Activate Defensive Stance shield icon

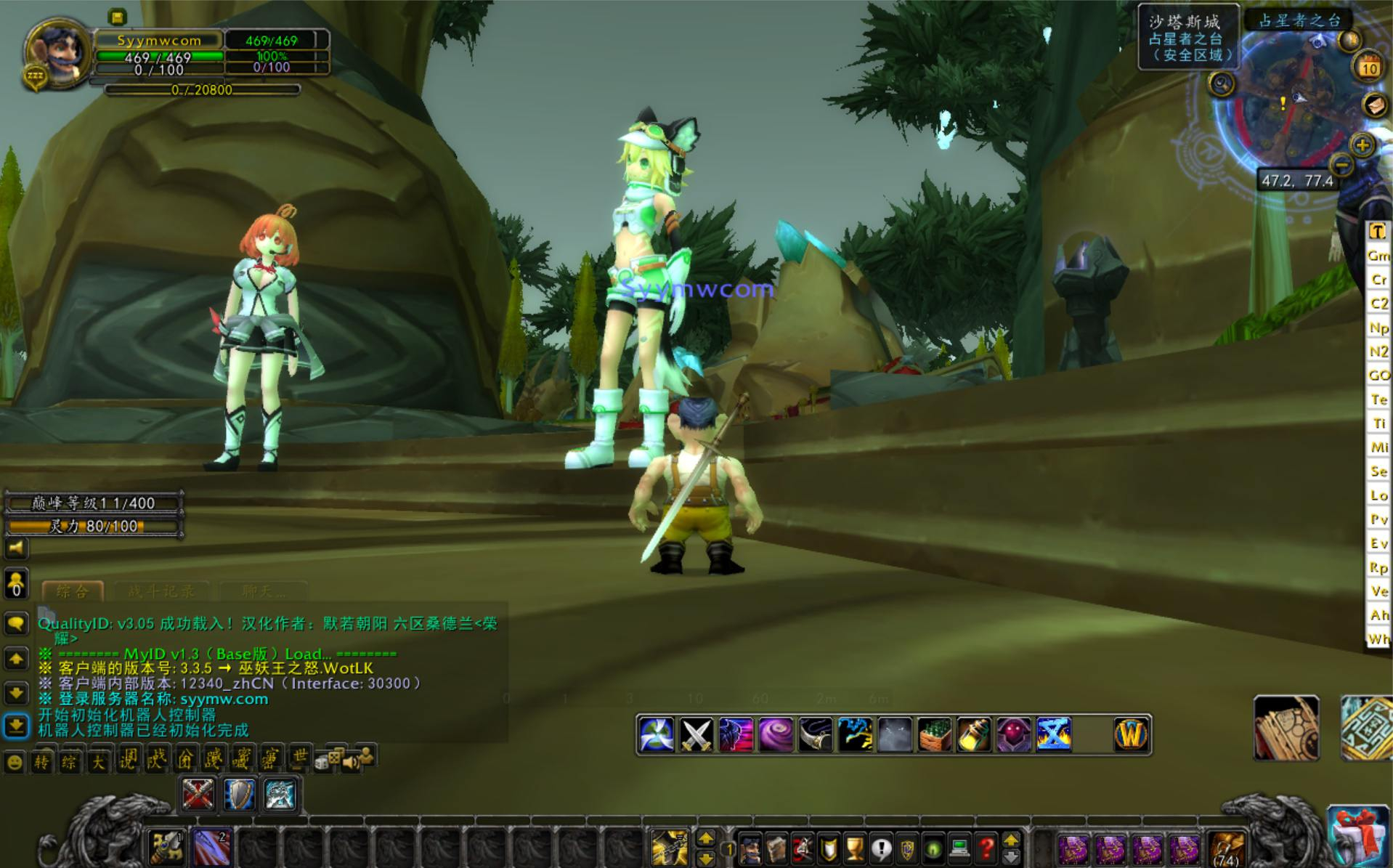239,795
